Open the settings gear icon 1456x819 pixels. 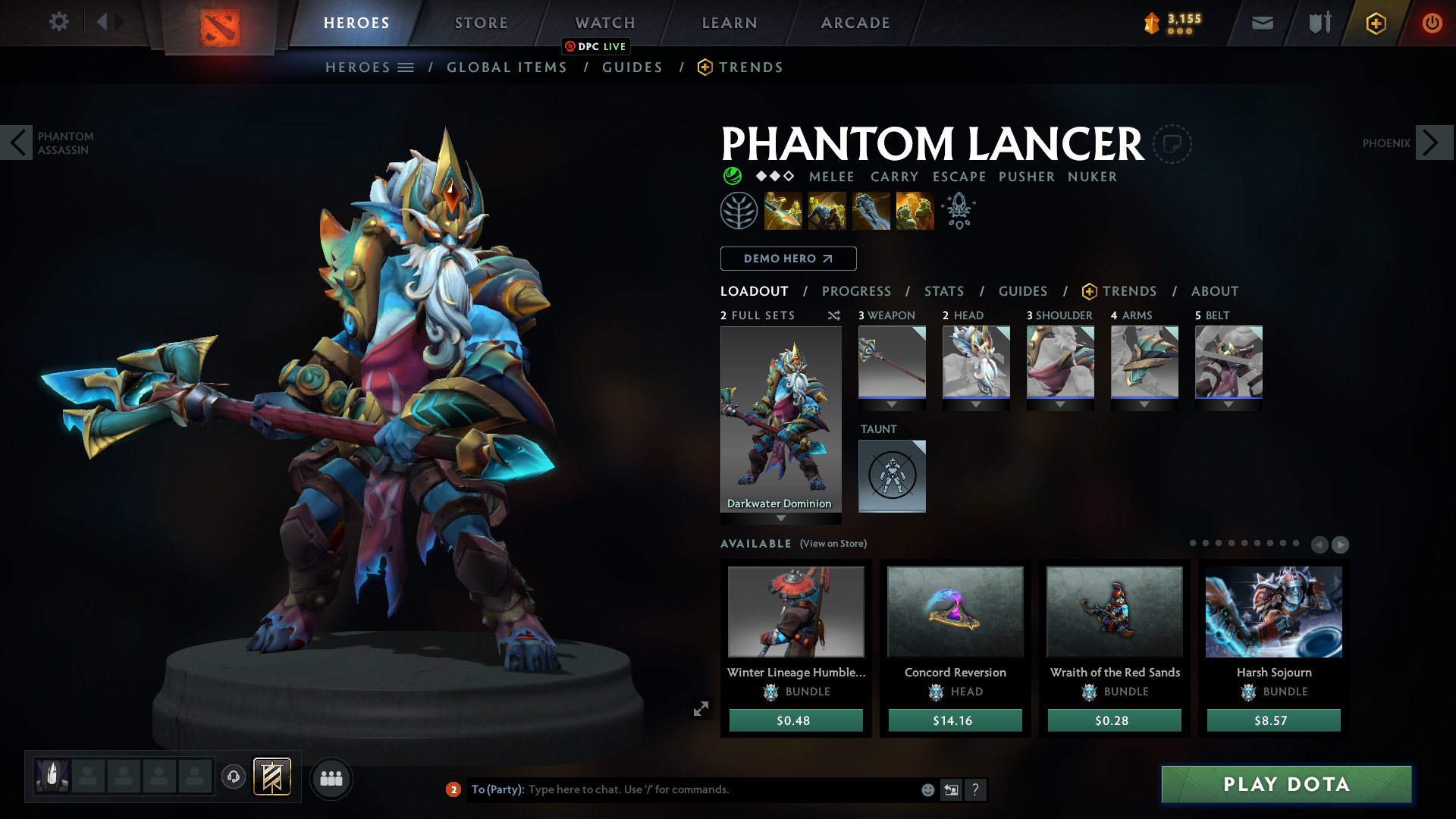tap(59, 22)
